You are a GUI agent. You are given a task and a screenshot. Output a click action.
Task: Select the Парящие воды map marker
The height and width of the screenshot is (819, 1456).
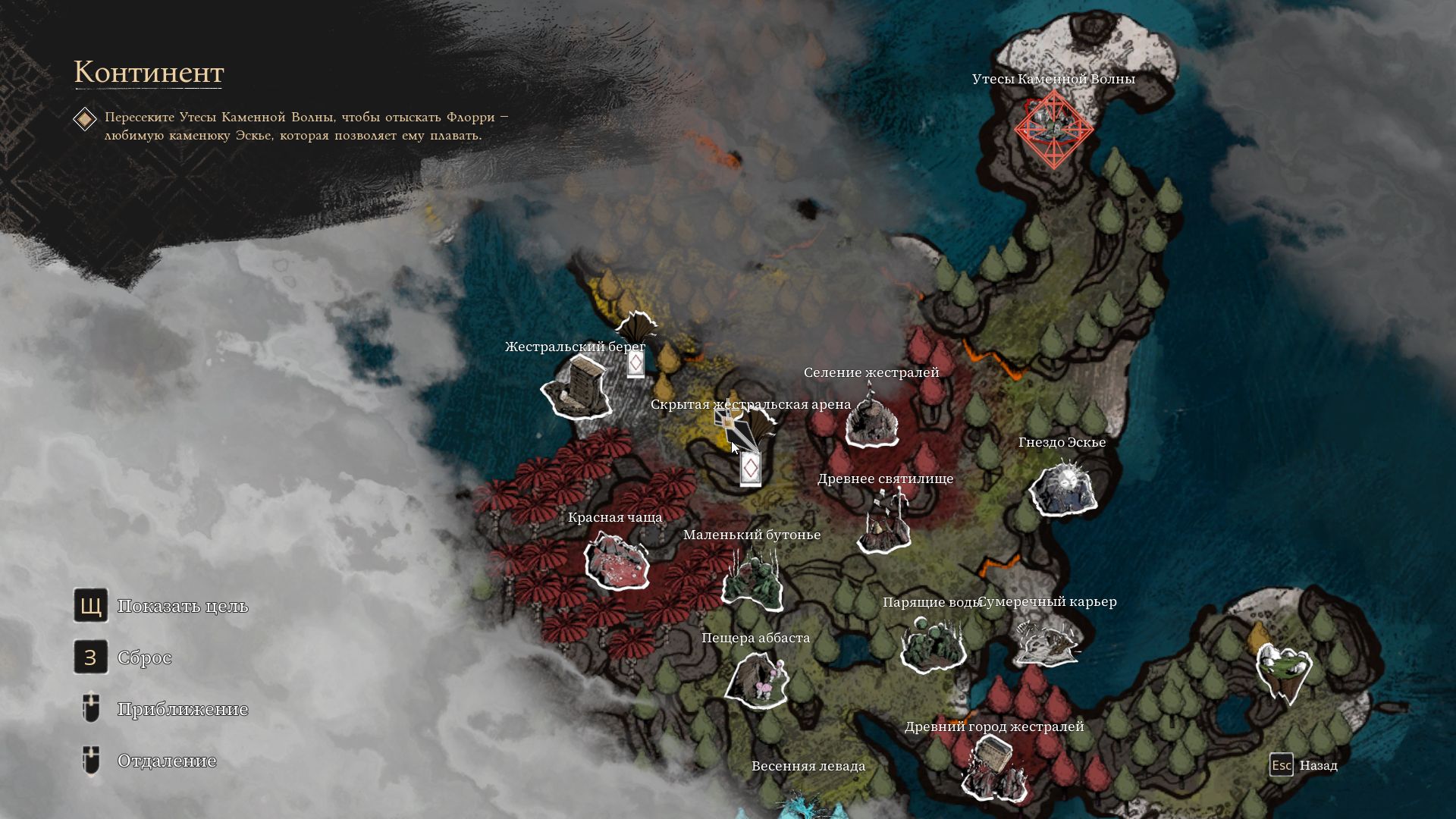[x=932, y=644]
